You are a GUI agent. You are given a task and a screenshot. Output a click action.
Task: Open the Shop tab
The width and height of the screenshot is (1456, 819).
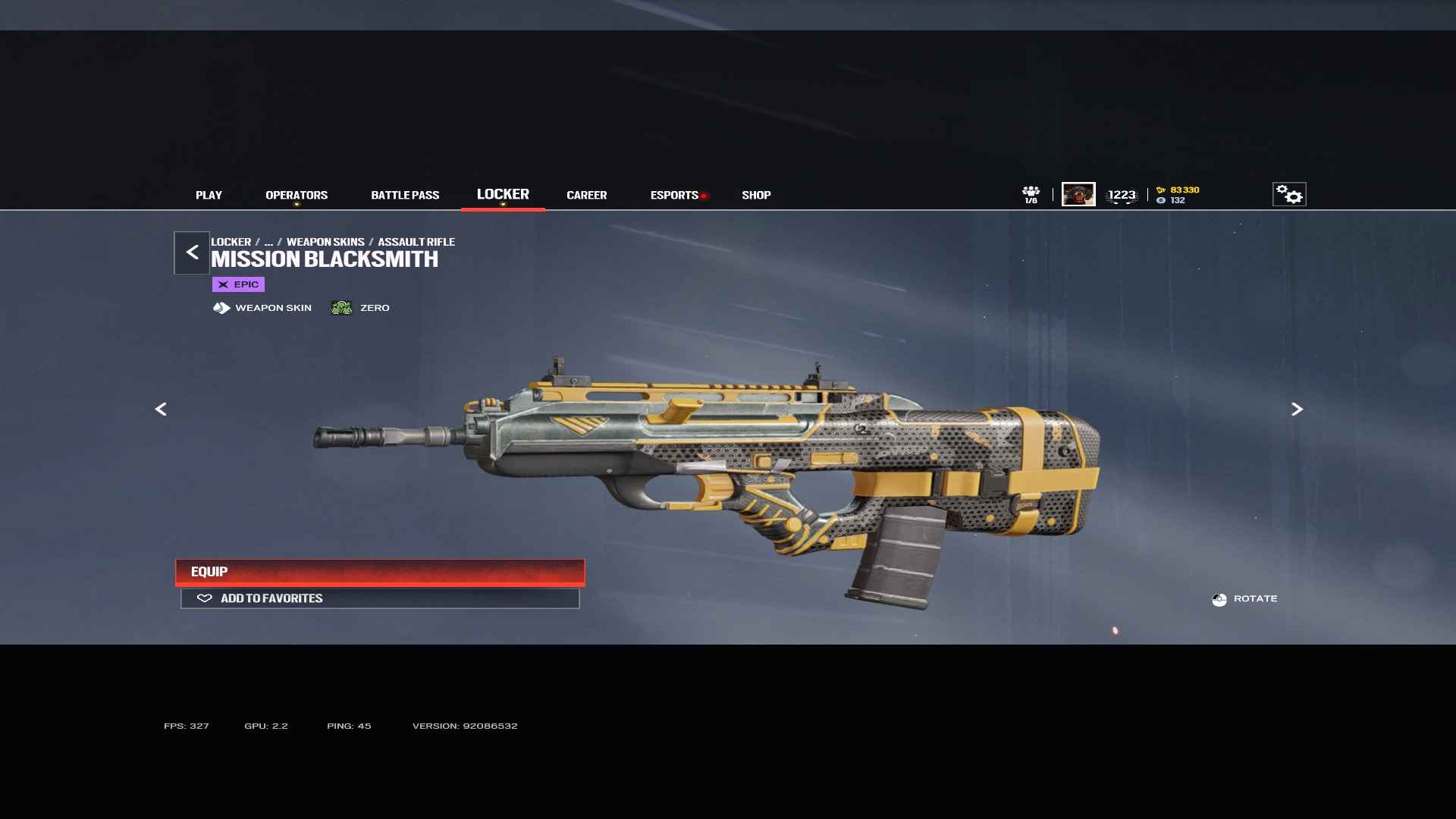coord(756,195)
